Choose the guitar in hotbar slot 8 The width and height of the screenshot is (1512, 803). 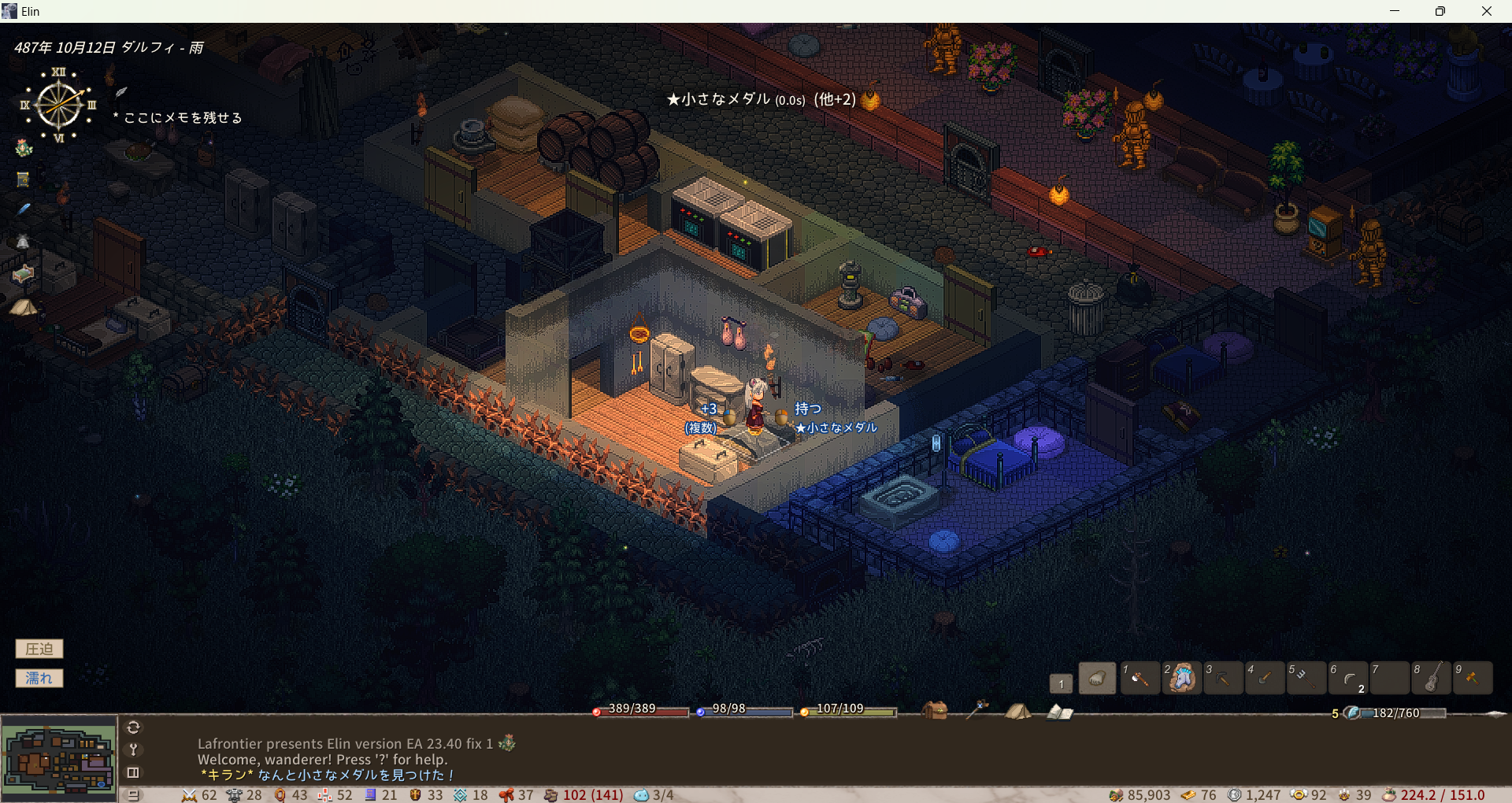click(1432, 678)
